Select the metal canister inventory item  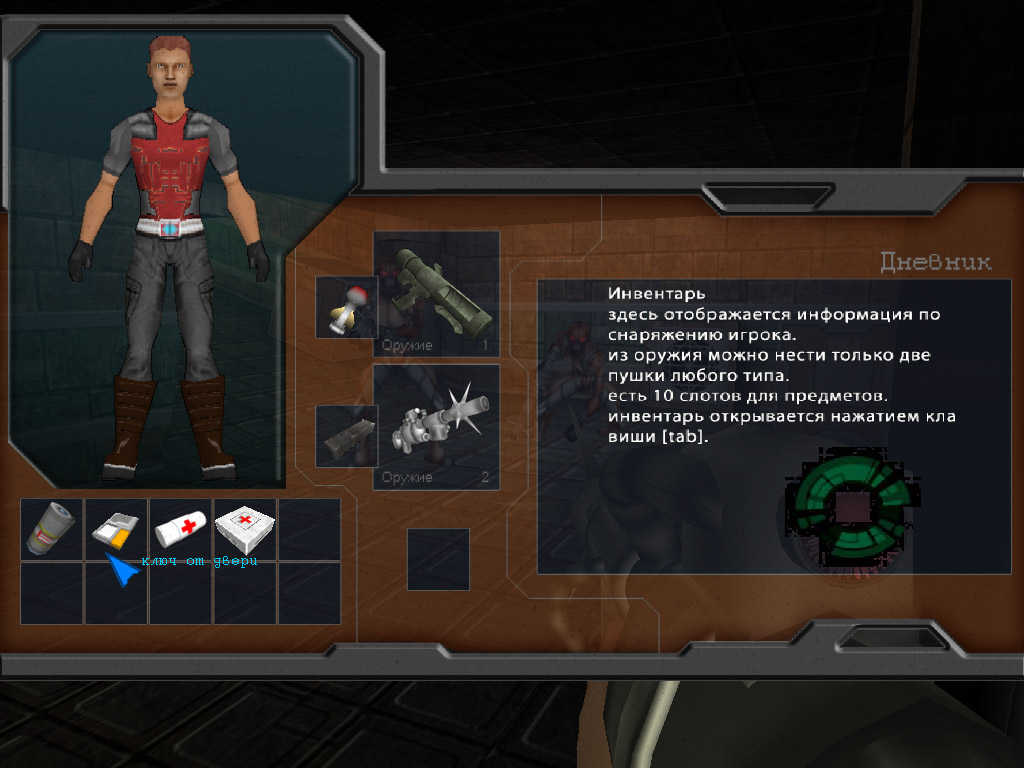tap(52, 530)
